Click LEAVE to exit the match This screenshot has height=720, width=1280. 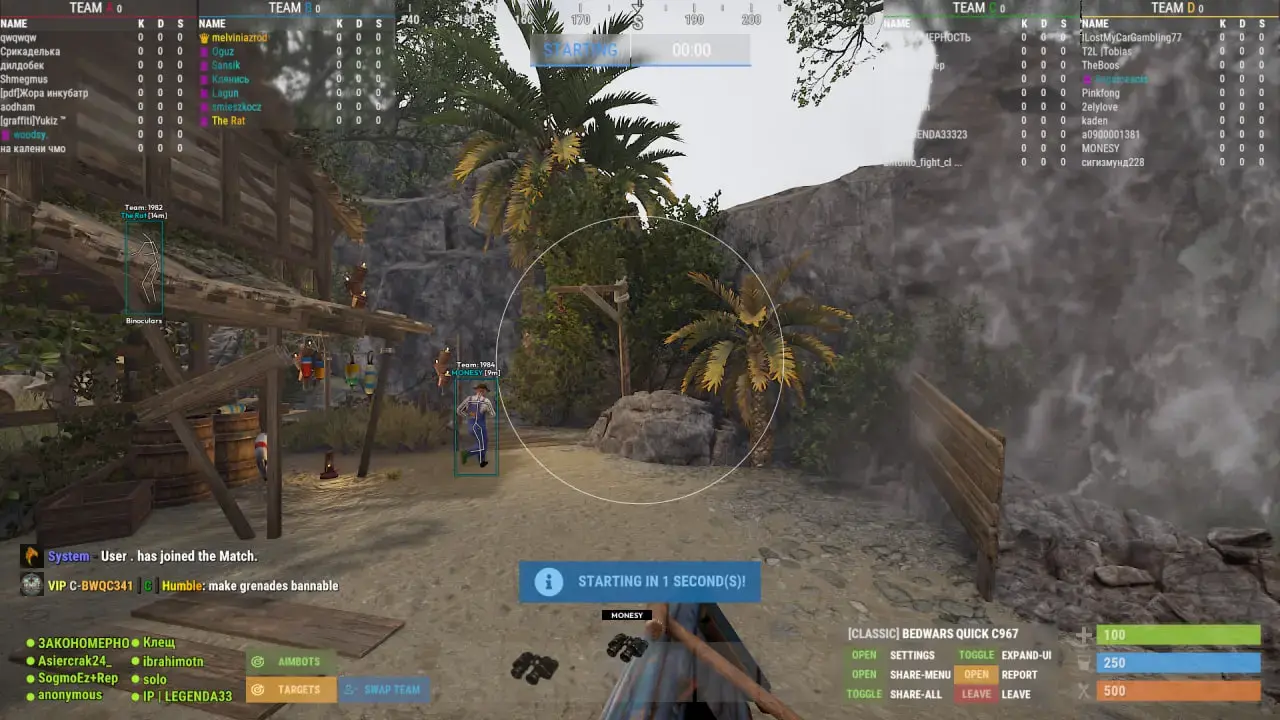tap(975, 694)
